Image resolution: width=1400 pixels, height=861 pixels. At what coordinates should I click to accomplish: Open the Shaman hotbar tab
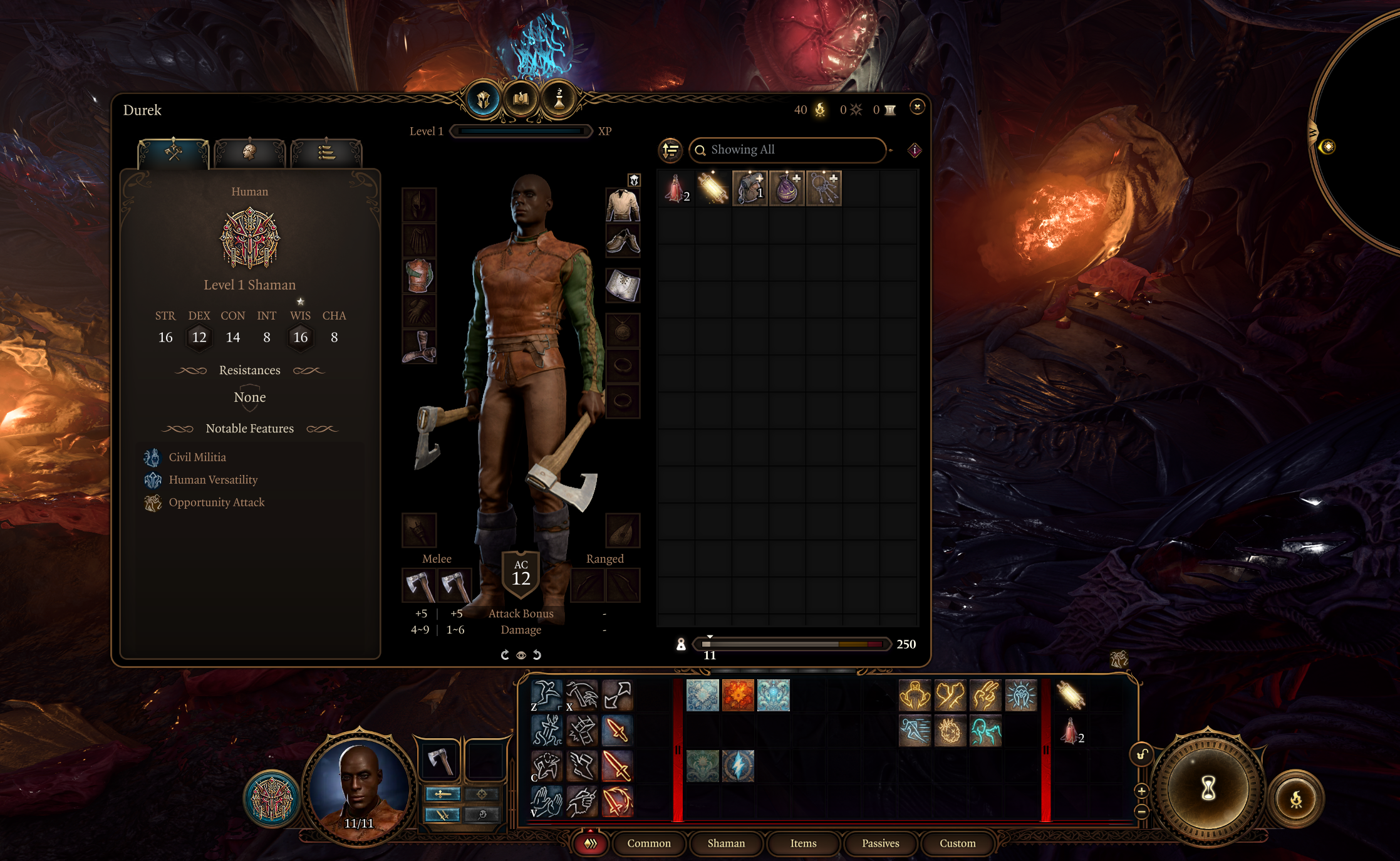(x=726, y=843)
